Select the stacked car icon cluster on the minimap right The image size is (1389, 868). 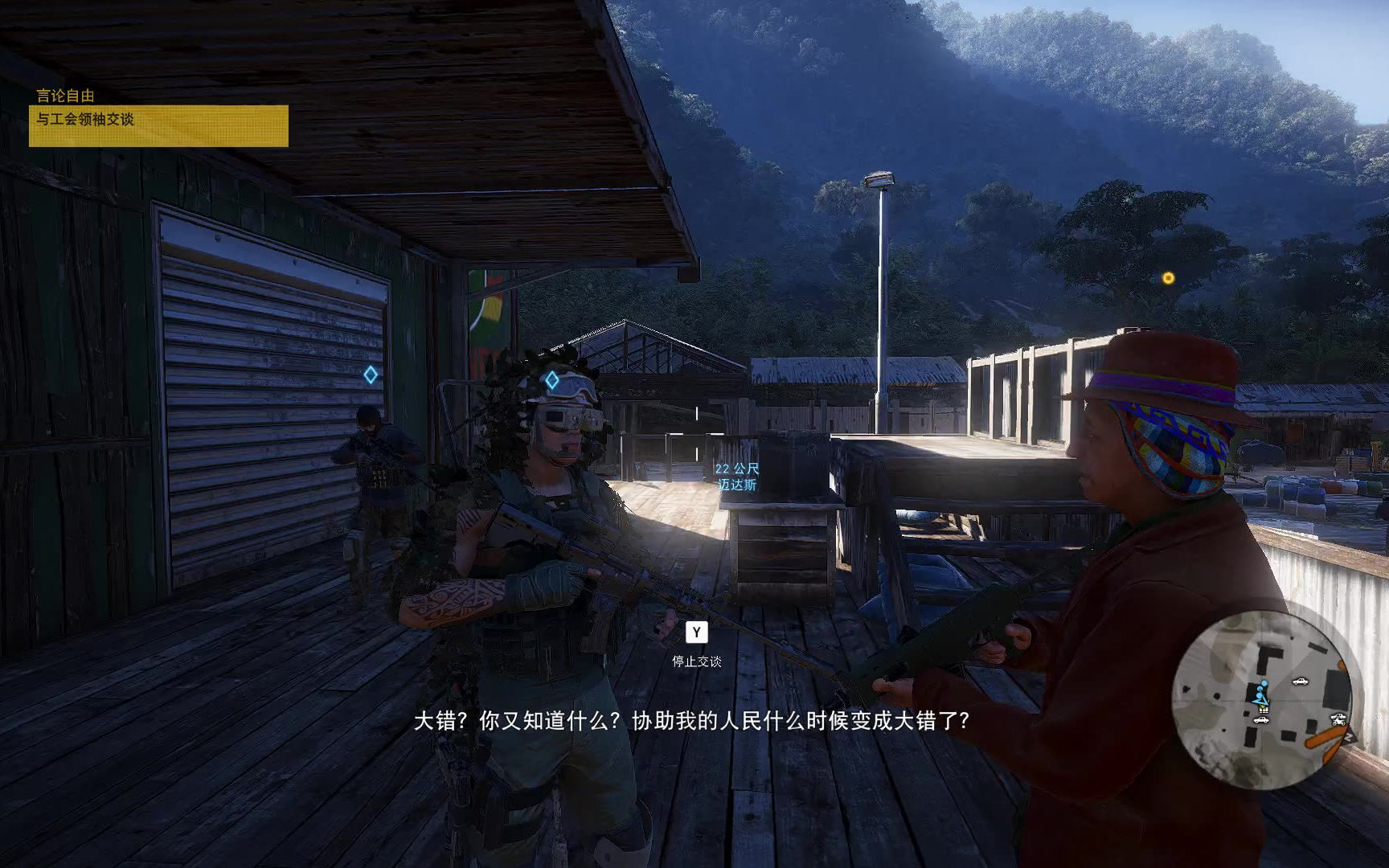click(1338, 717)
